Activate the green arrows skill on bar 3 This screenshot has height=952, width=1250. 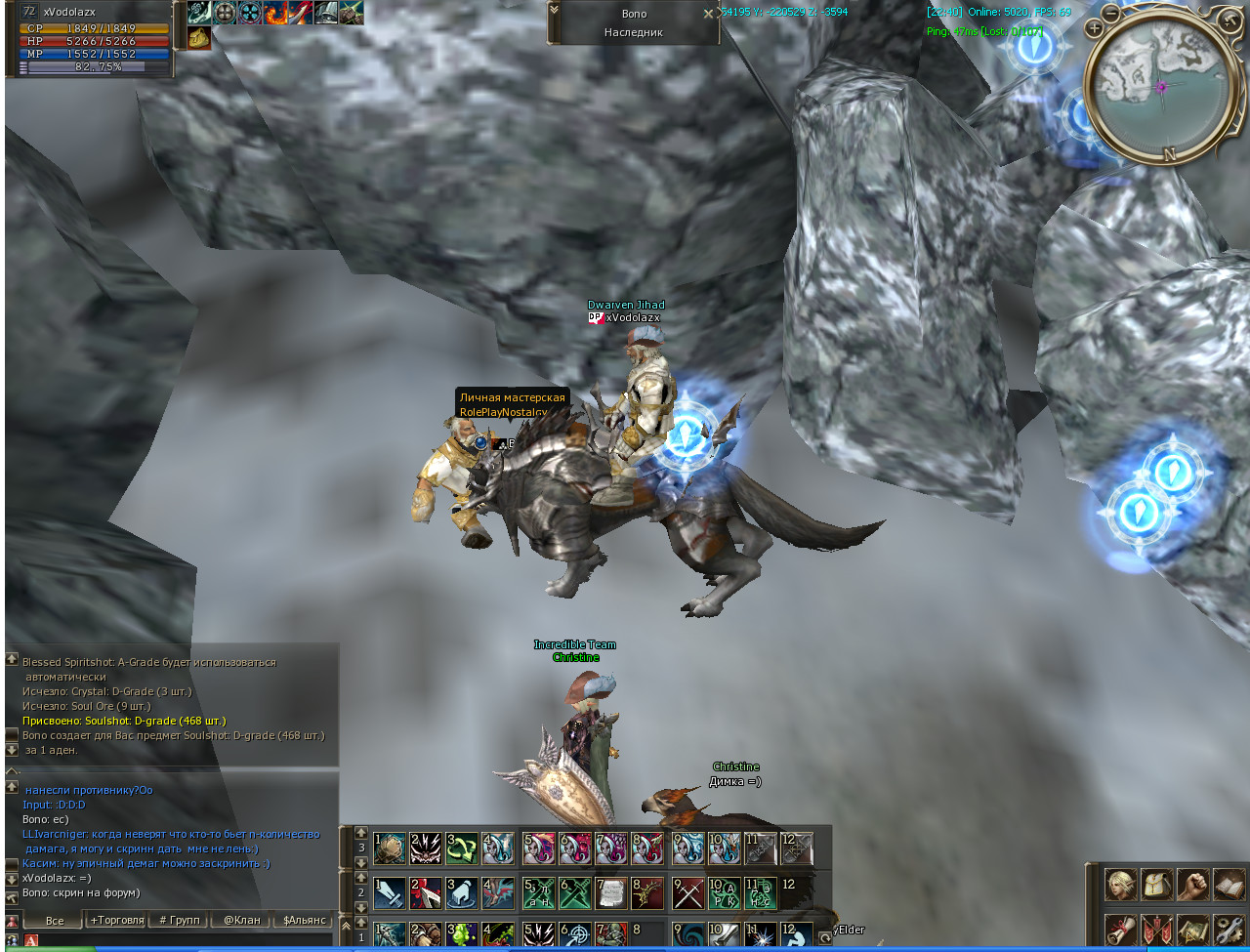[462, 849]
